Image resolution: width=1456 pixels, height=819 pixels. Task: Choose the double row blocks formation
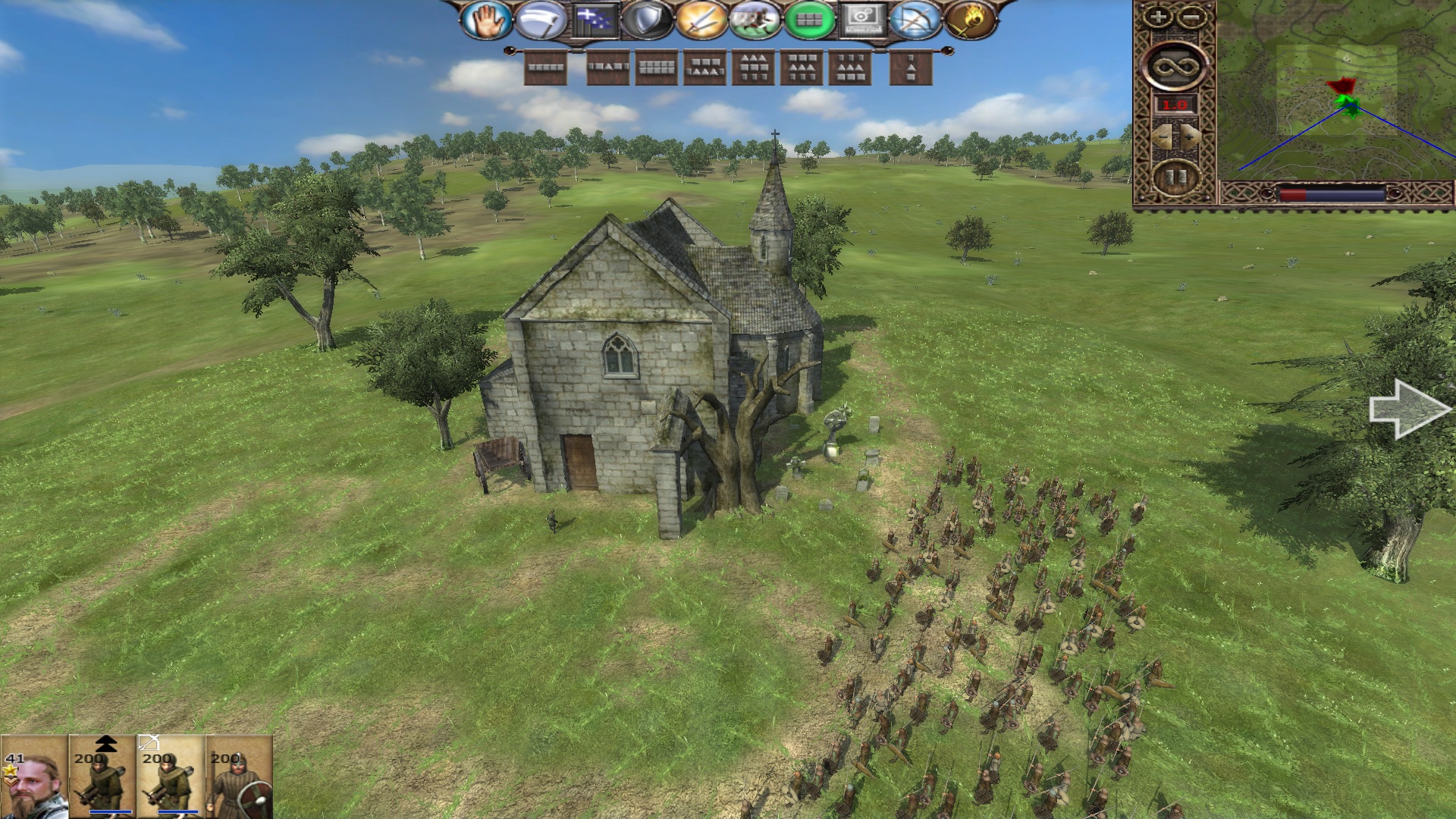(x=657, y=68)
